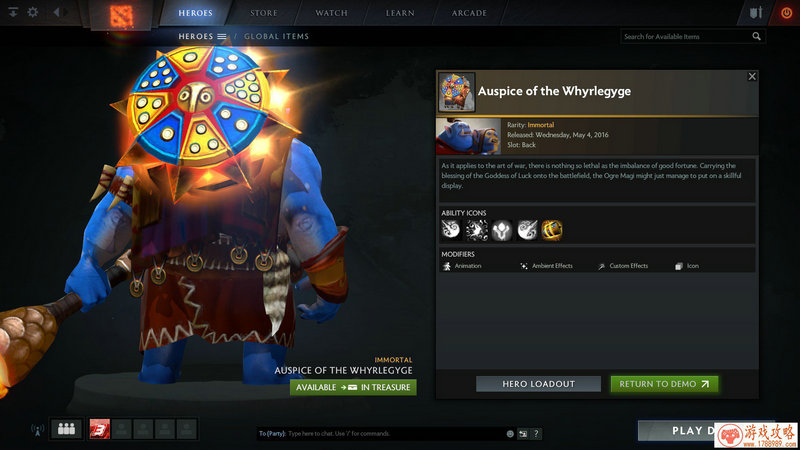Screen dimensions: 800x450
Task: Switch to the Arcade tab
Action: pyautogui.click(x=469, y=13)
